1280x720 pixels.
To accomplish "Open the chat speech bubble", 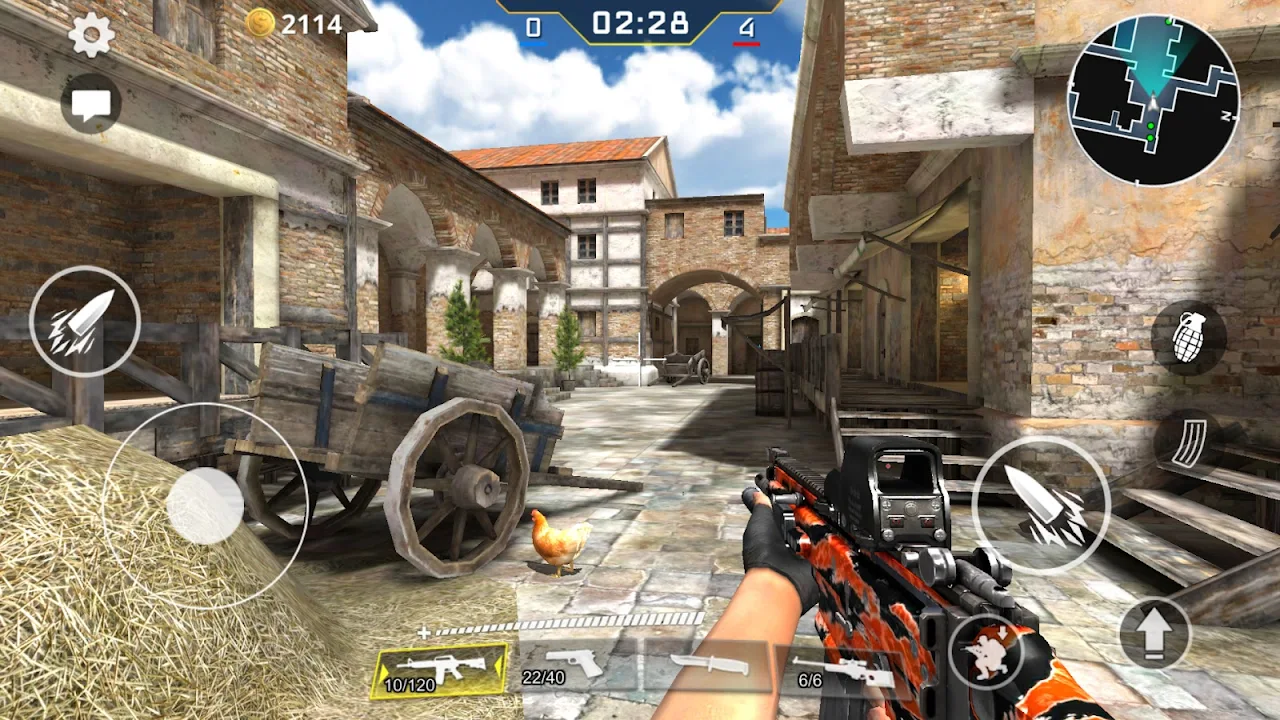I will 91,104.
